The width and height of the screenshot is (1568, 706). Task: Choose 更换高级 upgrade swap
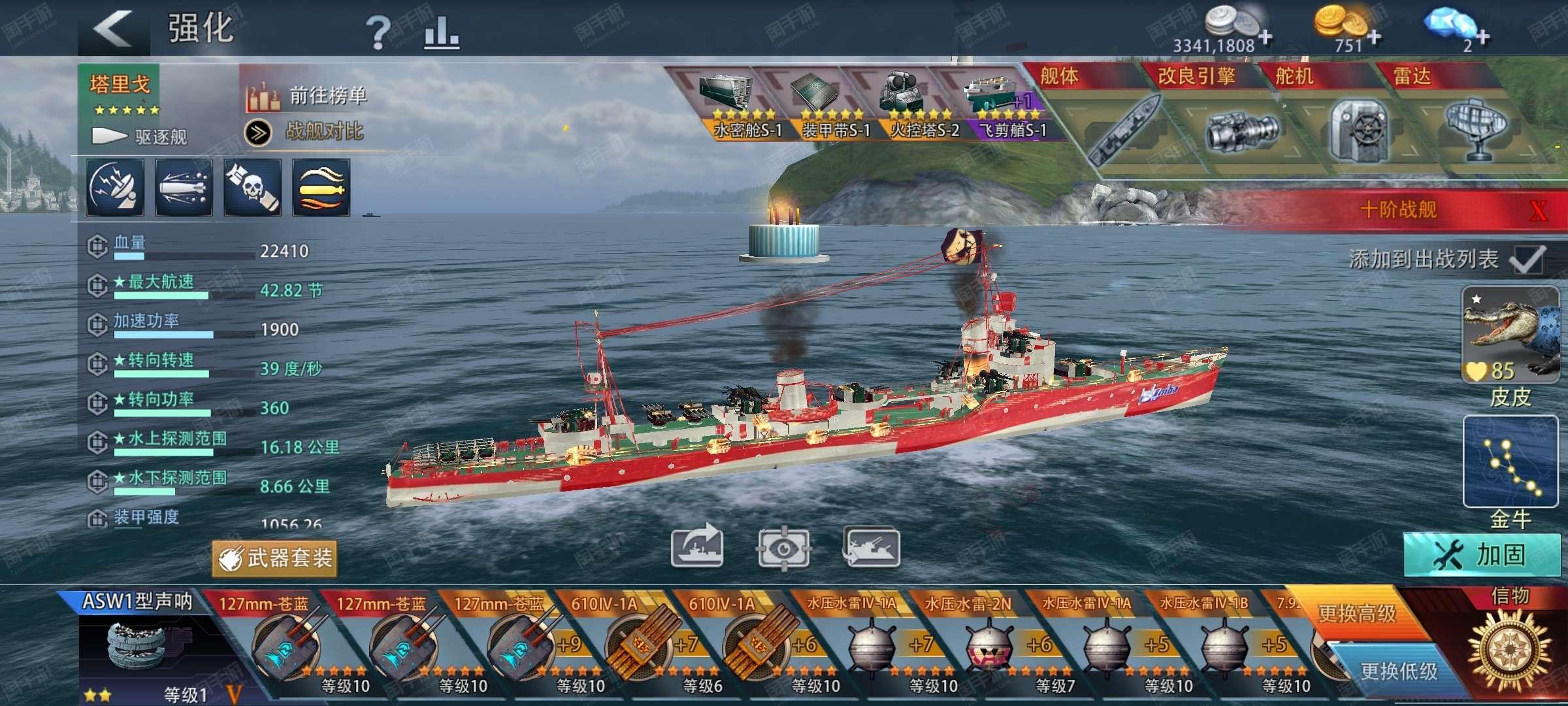click(1357, 613)
